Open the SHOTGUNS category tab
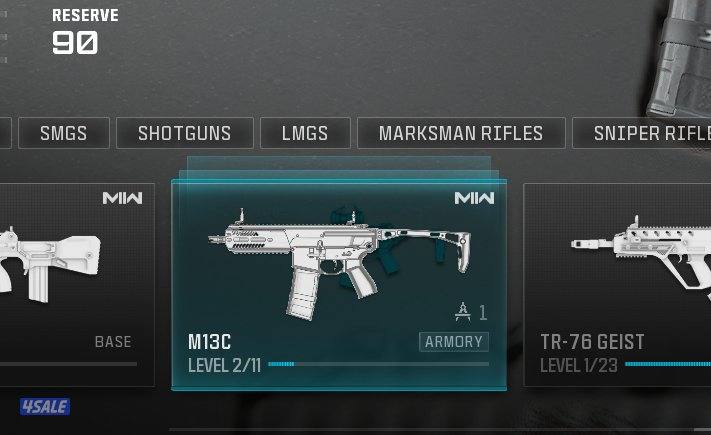Screen dimensions: 711x435 pos(184,133)
